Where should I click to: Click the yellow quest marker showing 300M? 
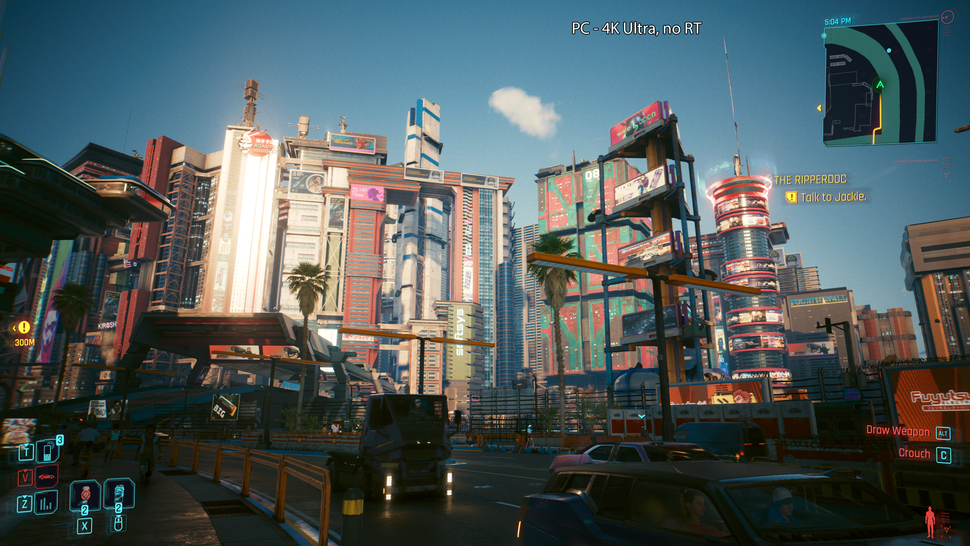click(x=23, y=327)
